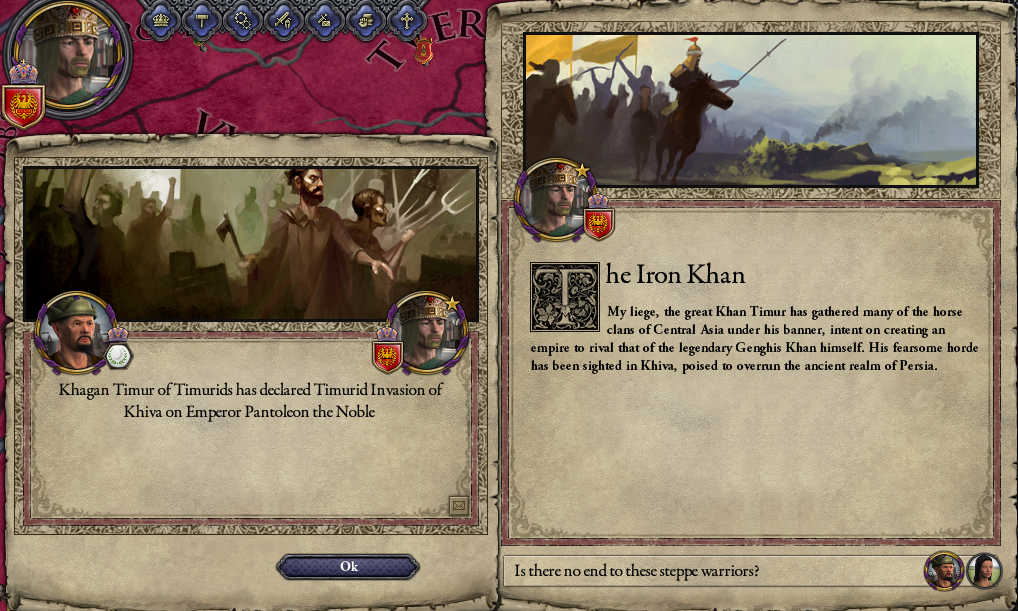Confirm the war declaration with Ok
Image resolution: width=1018 pixels, height=611 pixels.
pyautogui.click(x=348, y=567)
